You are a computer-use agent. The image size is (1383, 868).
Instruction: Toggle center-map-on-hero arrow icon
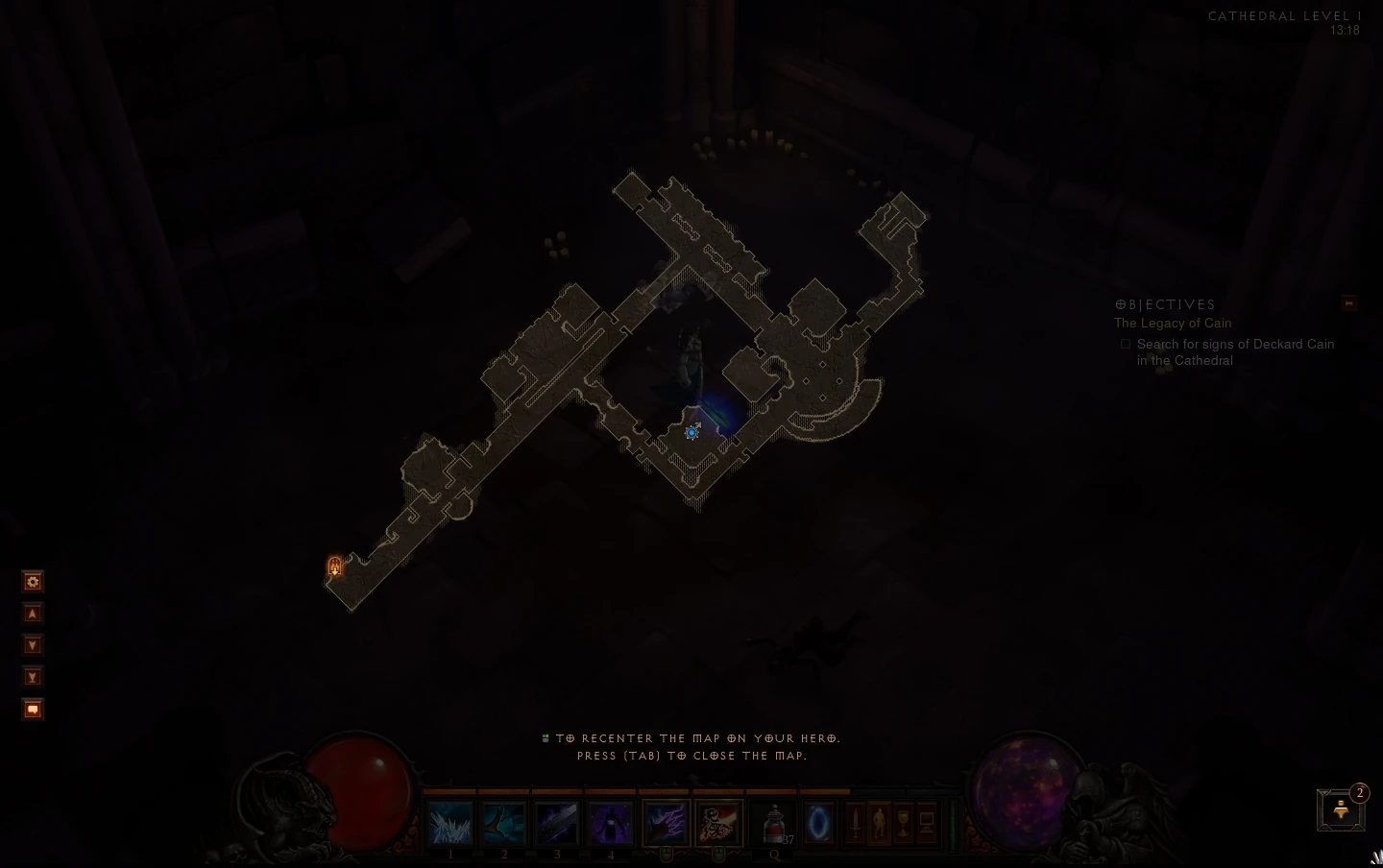pos(33,613)
